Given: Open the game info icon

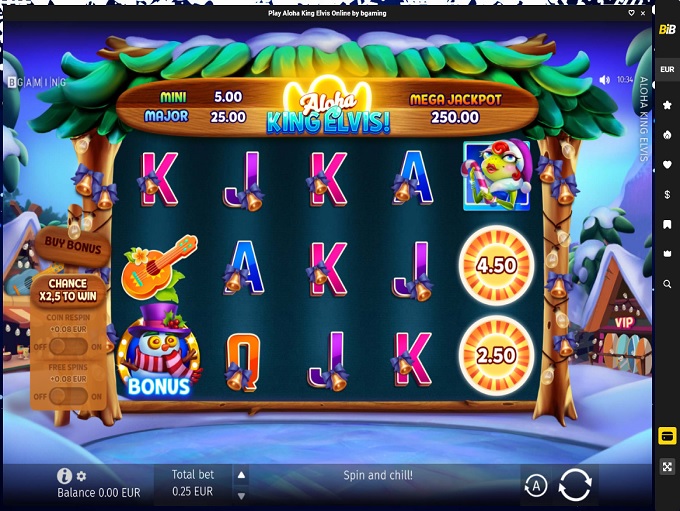Looking at the screenshot, I should [x=65, y=476].
